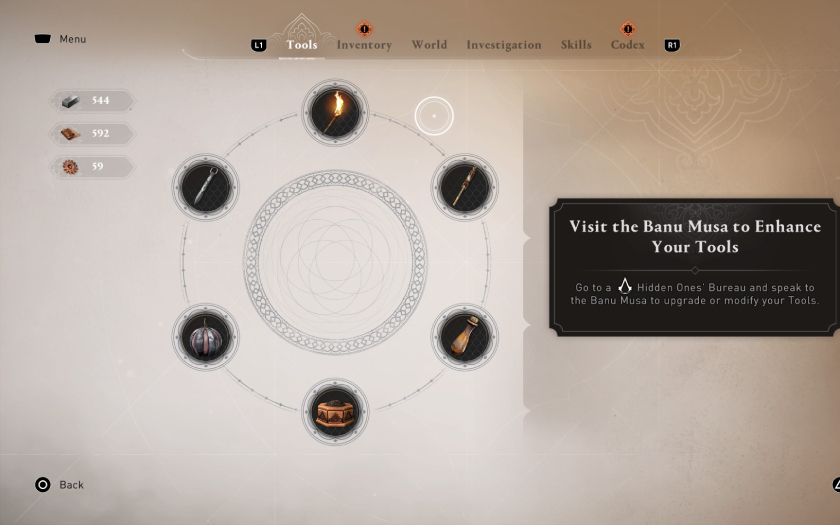Viewport: 840px width, 525px height.
Task: Open the Investigation tab
Action: (x=503, y=45)
